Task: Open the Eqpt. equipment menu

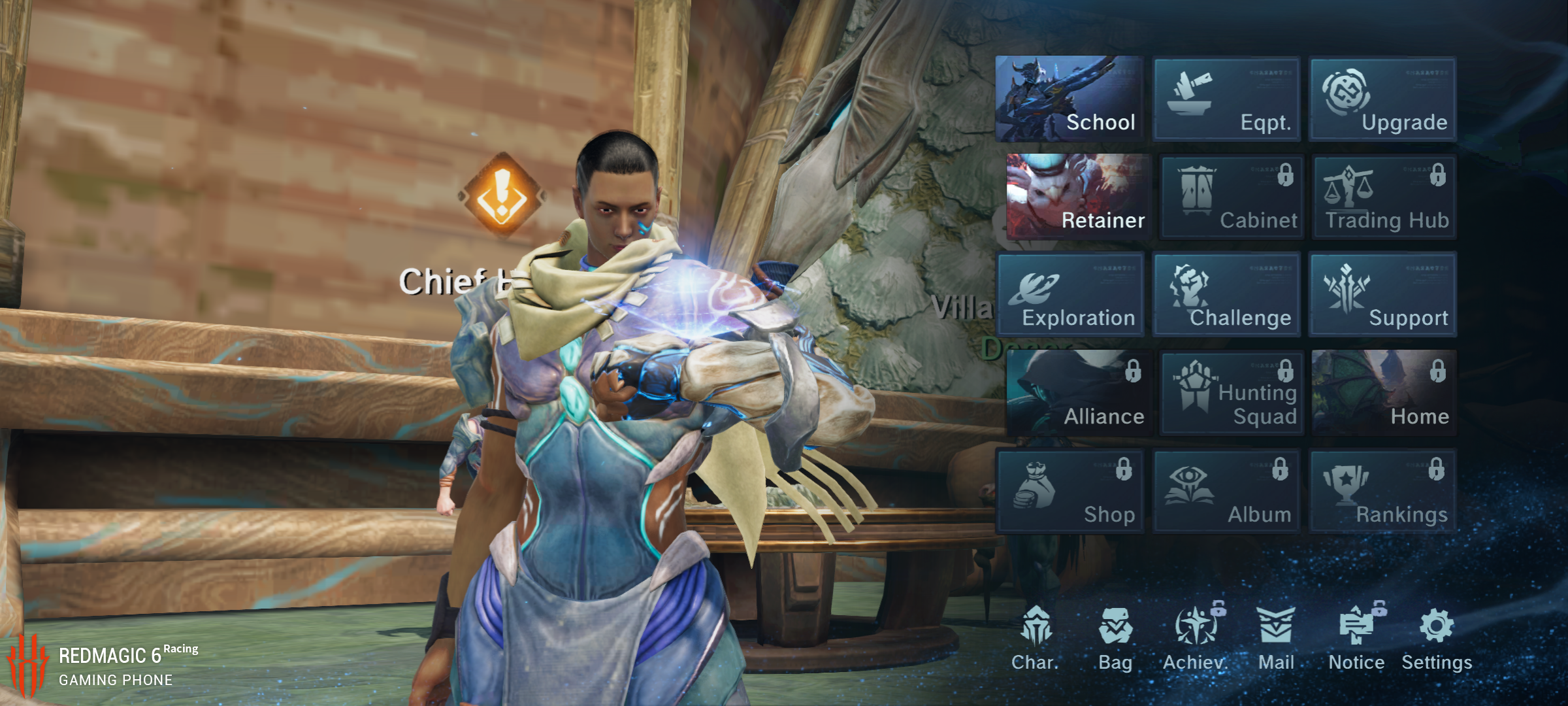Action: (x=1227, y=99)
